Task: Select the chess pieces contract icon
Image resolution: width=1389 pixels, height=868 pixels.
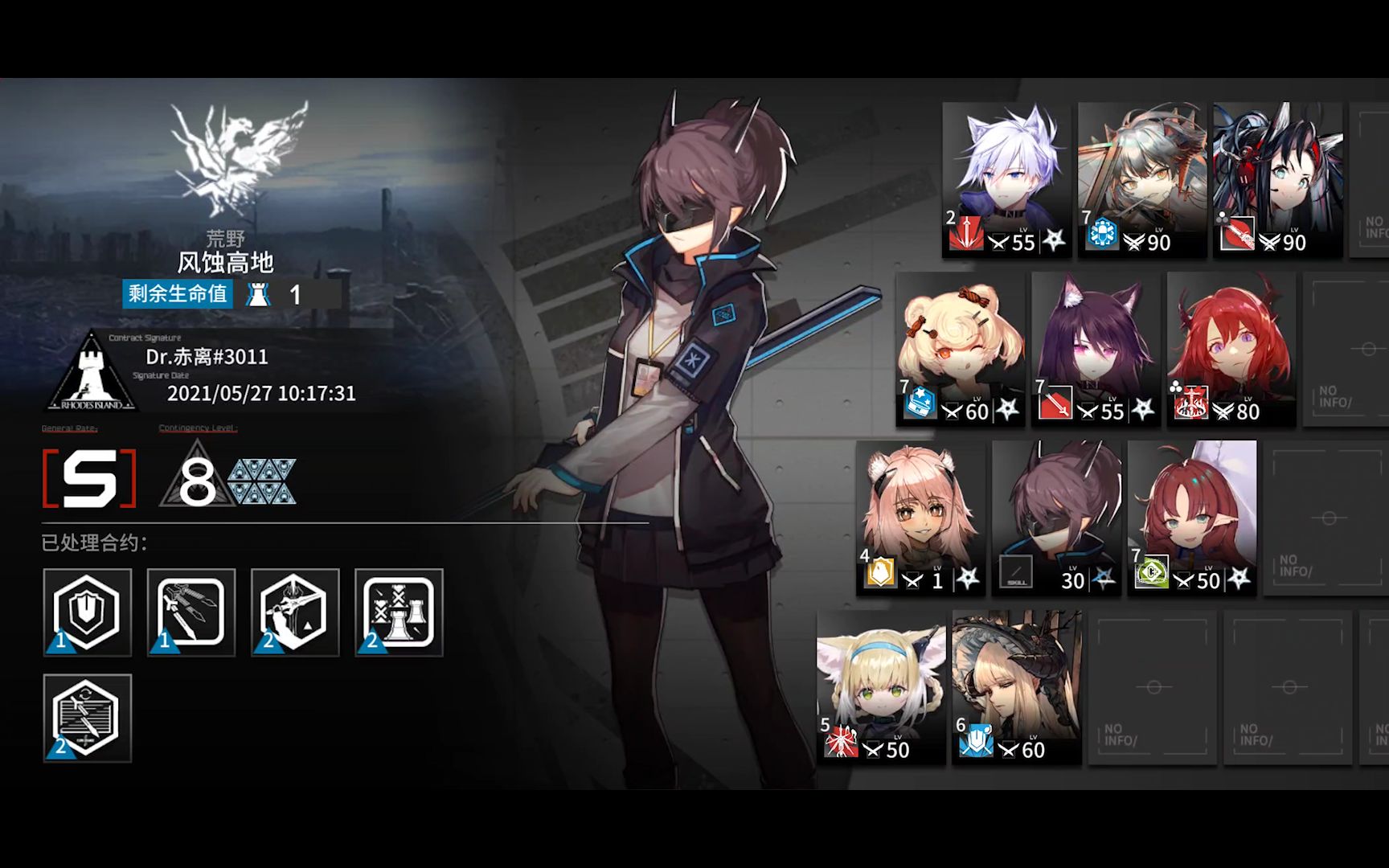Action: point(399,612)
